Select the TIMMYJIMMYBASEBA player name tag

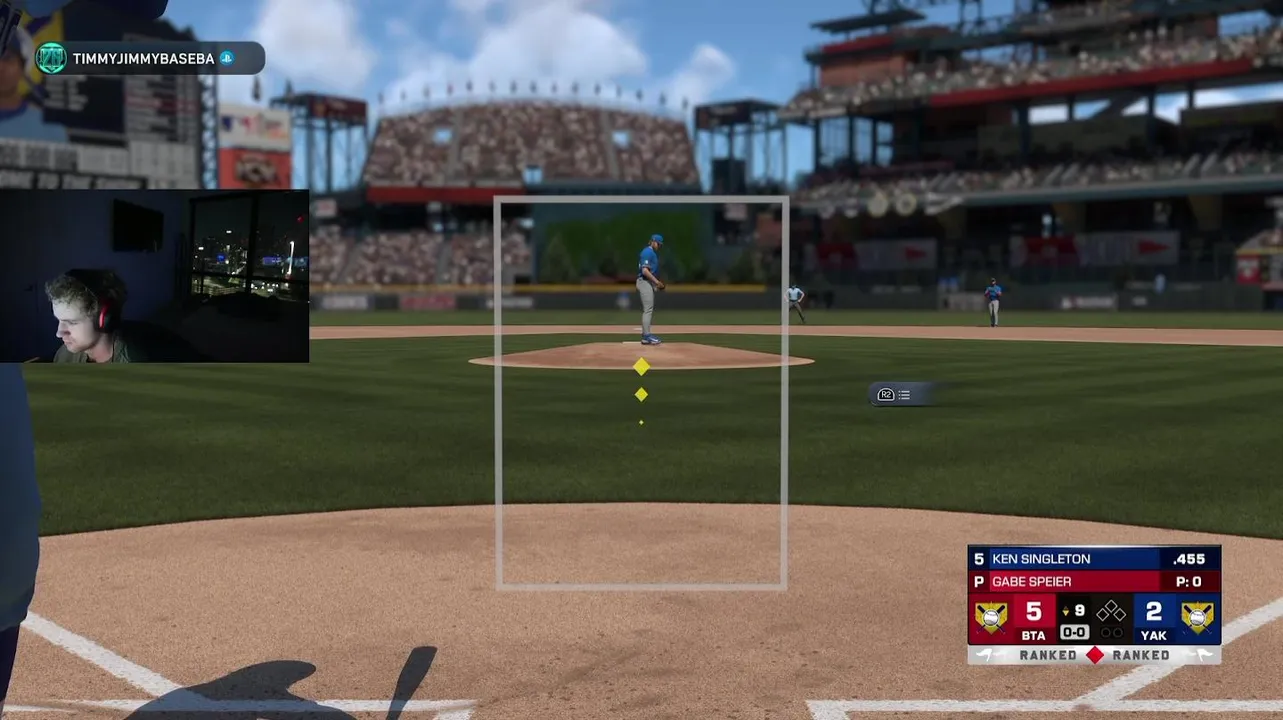click(144, 59)
